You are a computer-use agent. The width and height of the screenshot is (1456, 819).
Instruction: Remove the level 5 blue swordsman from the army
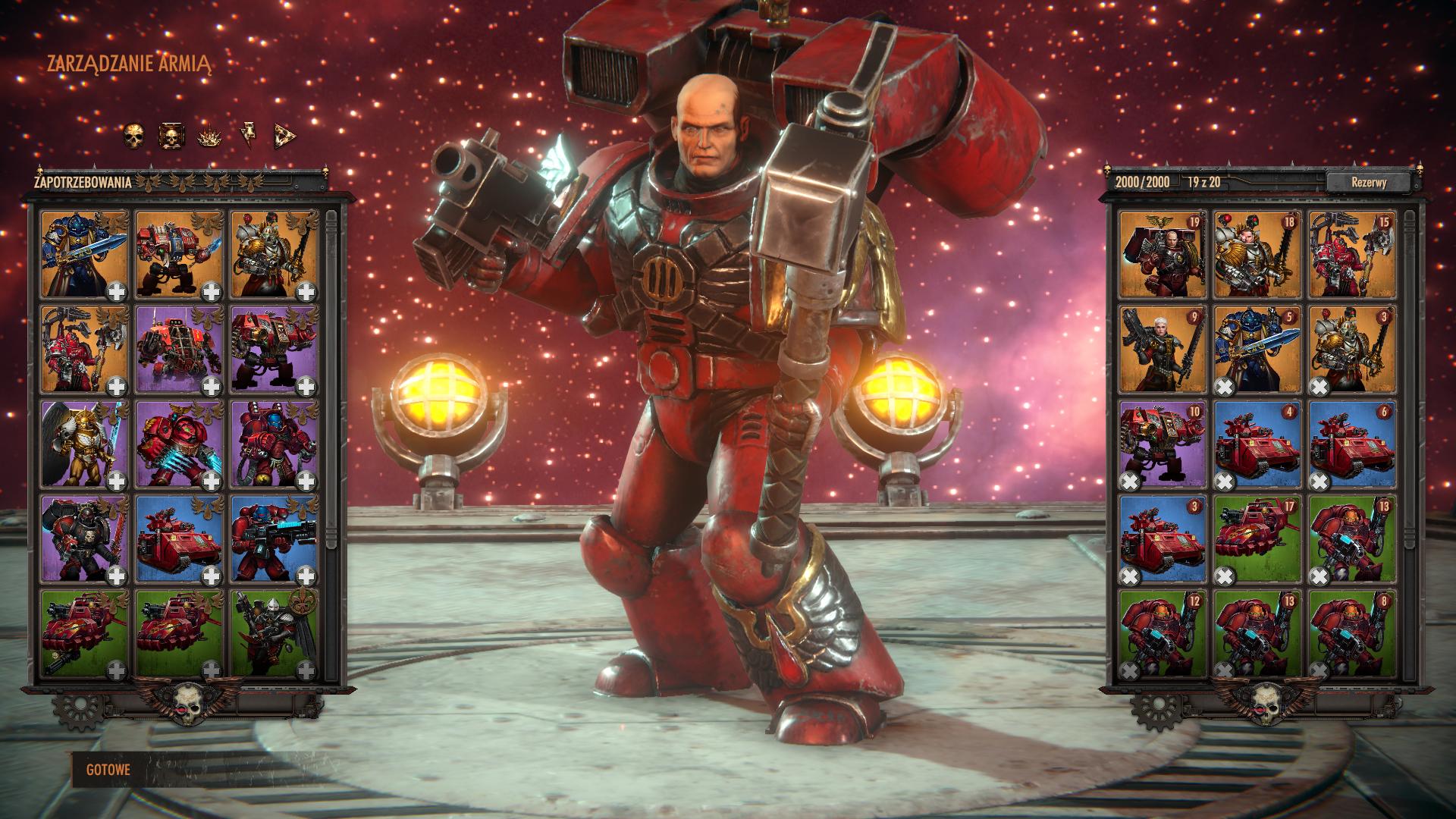[1225, 387]
